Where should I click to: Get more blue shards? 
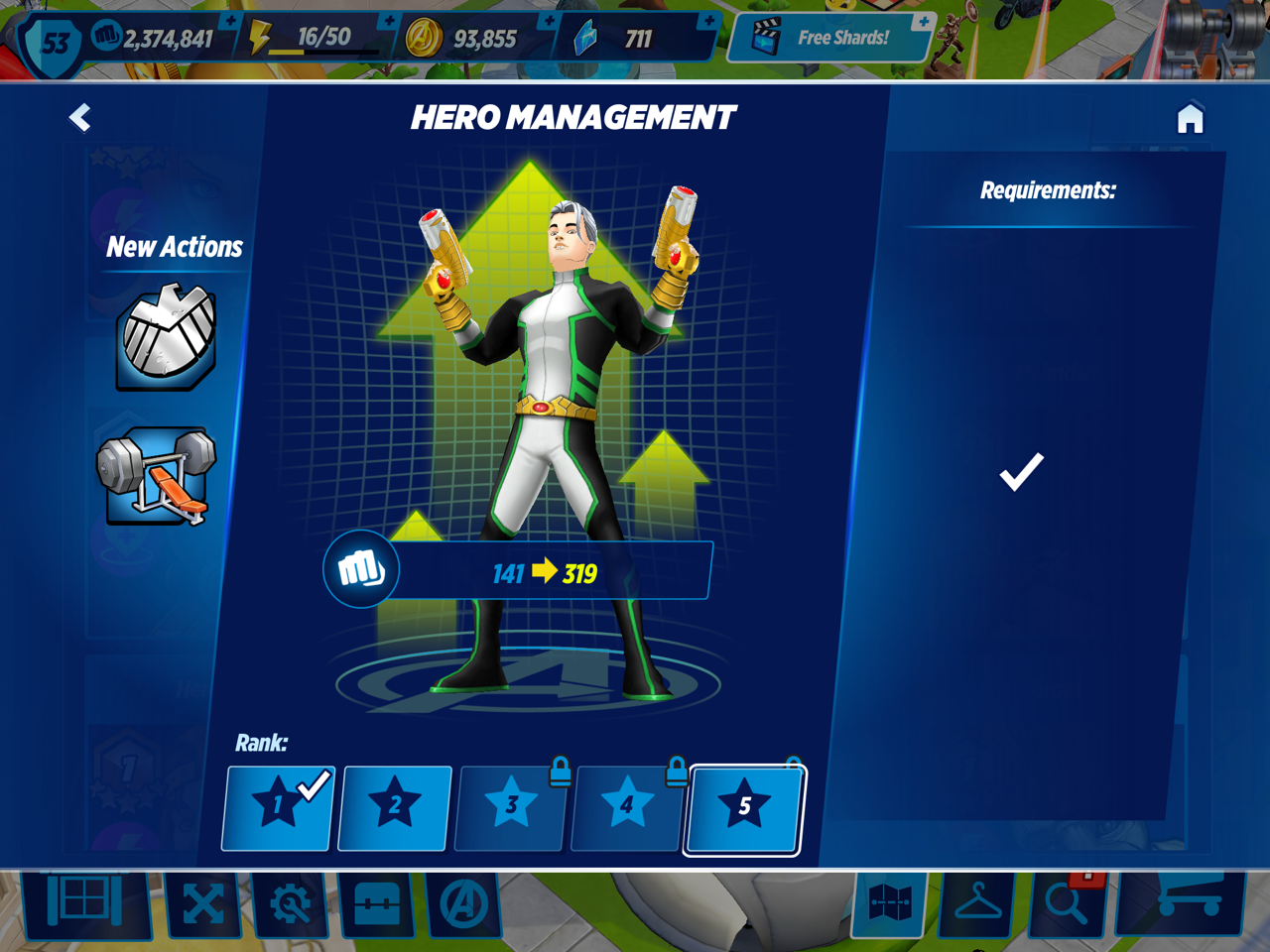(x=707, y=22)
